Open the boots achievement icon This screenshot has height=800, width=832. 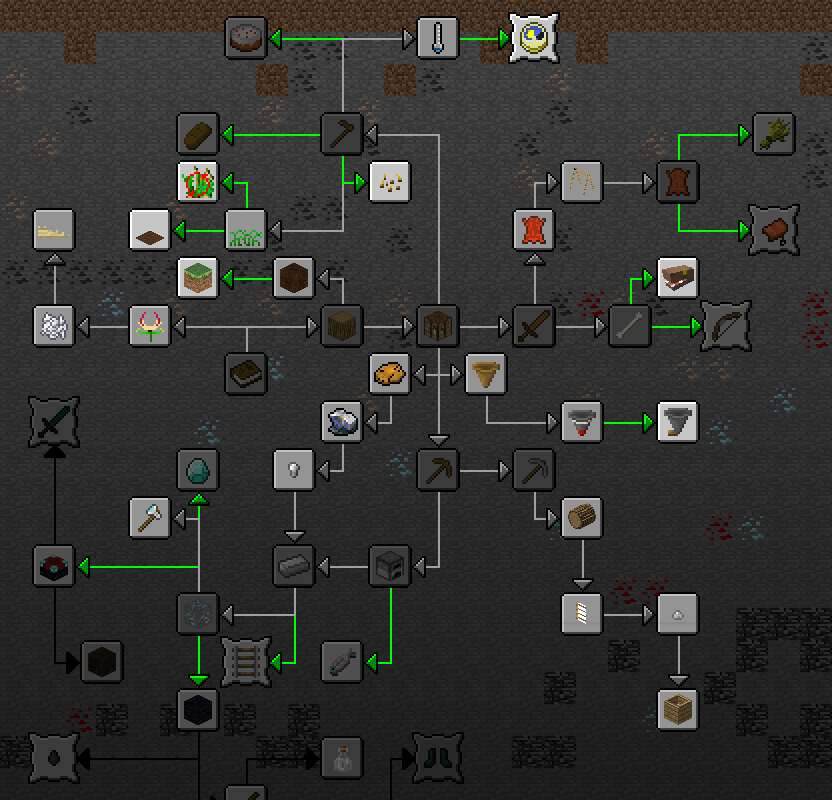point(437,758)
